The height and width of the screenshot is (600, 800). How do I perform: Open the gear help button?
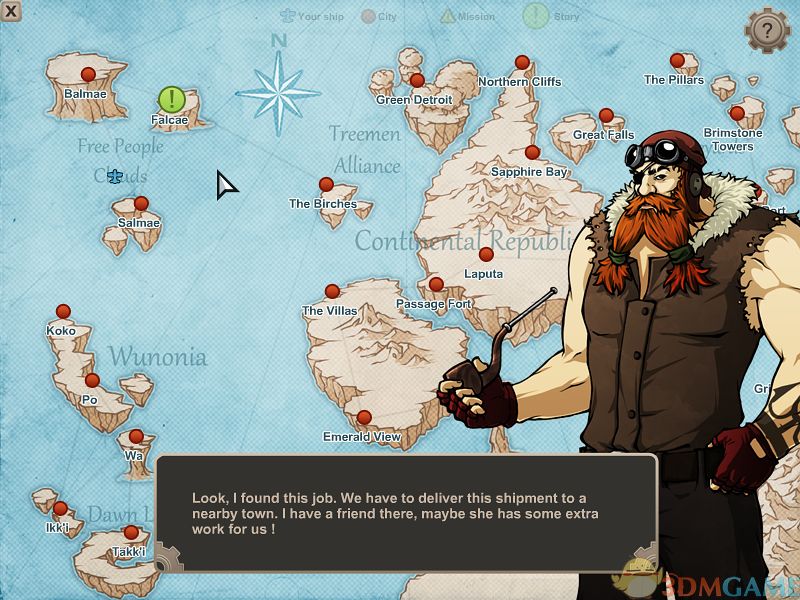pyautogui.click(x=767, y=30)
